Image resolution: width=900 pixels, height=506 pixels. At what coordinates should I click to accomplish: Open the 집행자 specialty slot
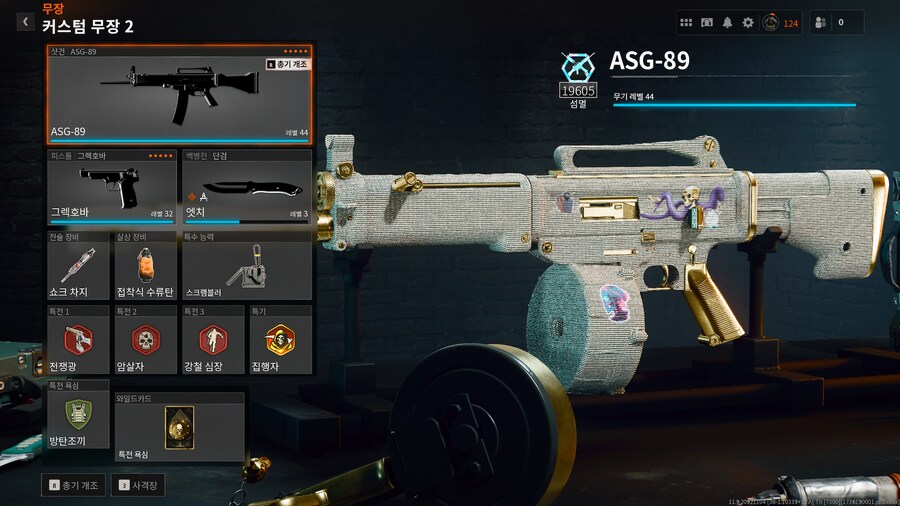[279, 341]
